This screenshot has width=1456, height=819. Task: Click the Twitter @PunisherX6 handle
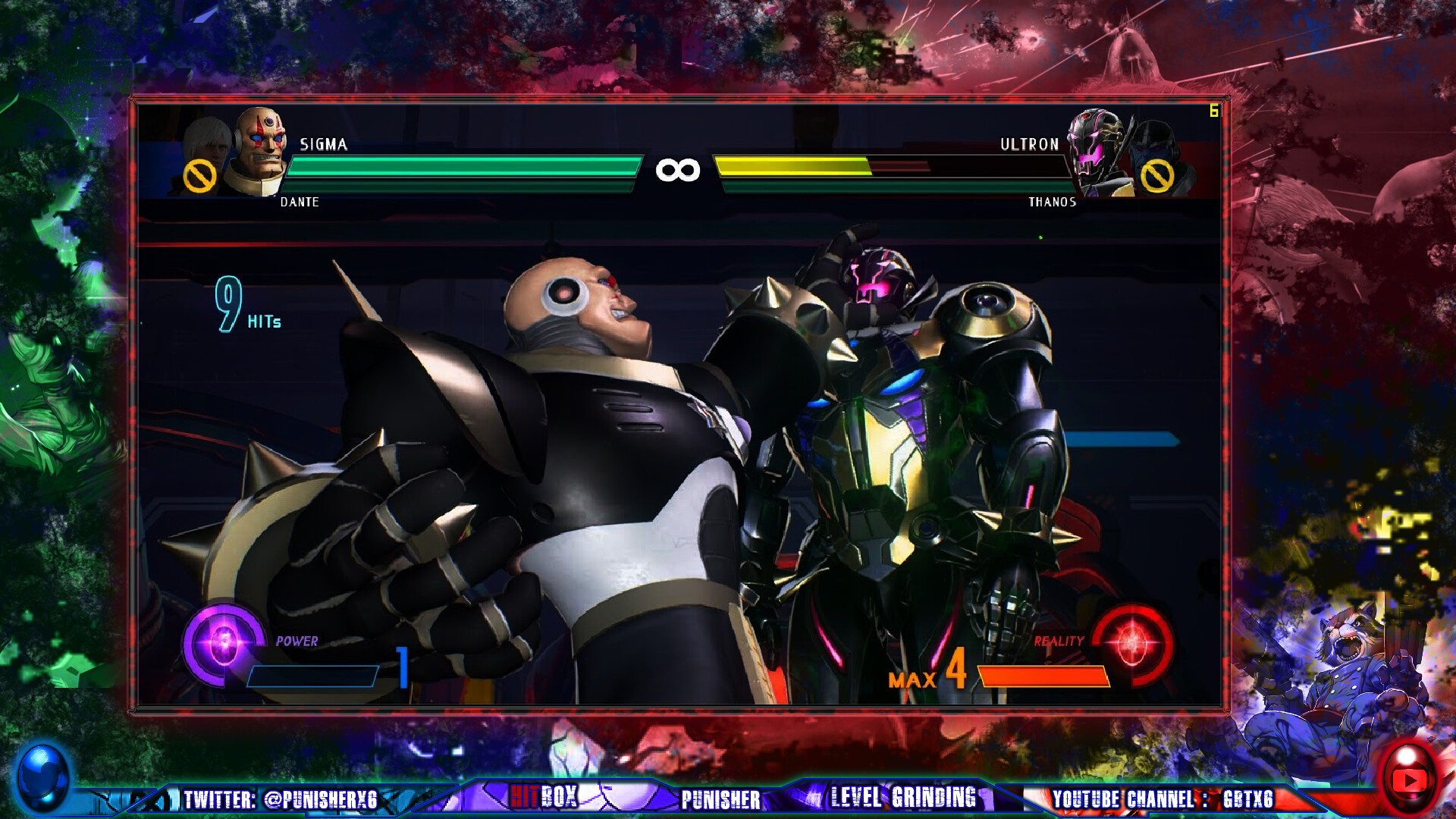(280, 799)
